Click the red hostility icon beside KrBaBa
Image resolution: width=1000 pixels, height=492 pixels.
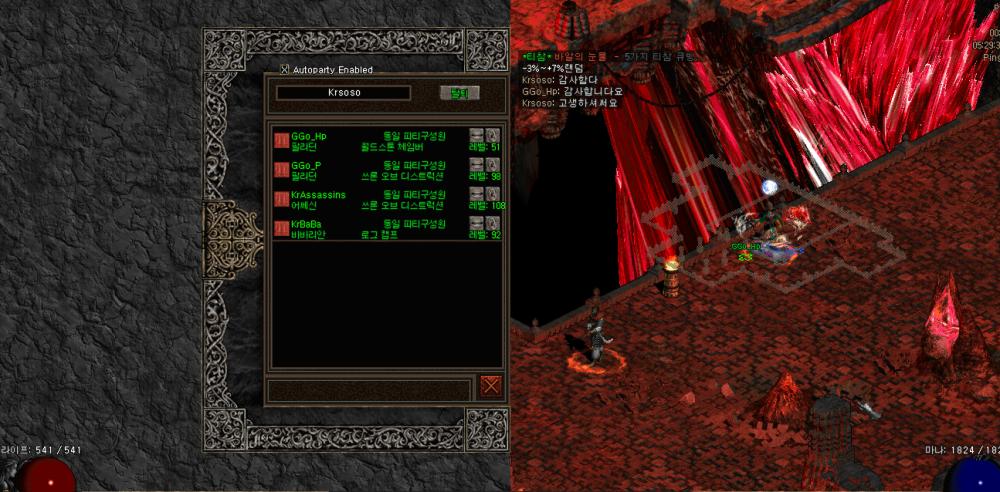pos(281,229)
